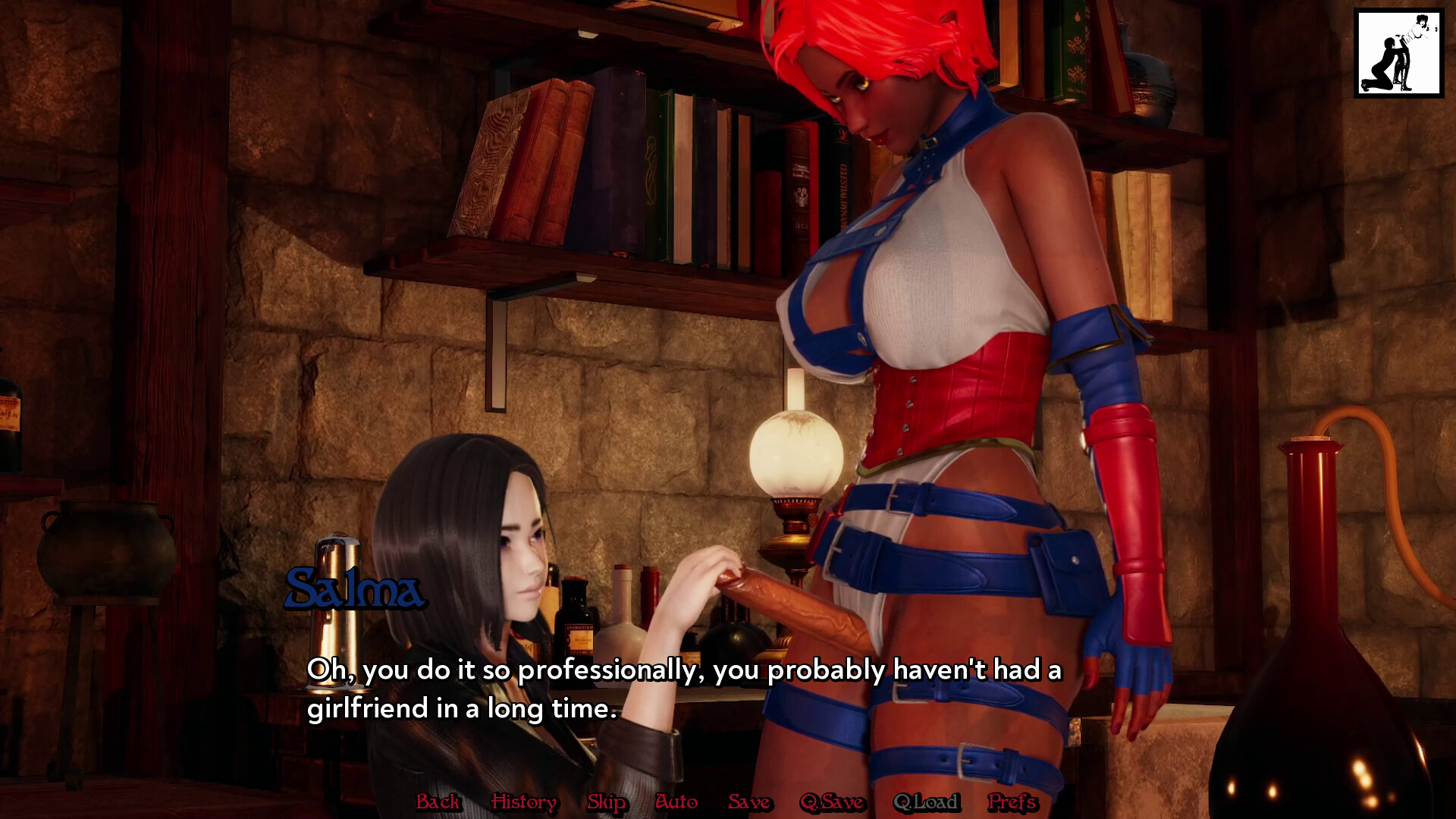Open the Save game screen
The image size is (1456, 819).
click(749, 802)
